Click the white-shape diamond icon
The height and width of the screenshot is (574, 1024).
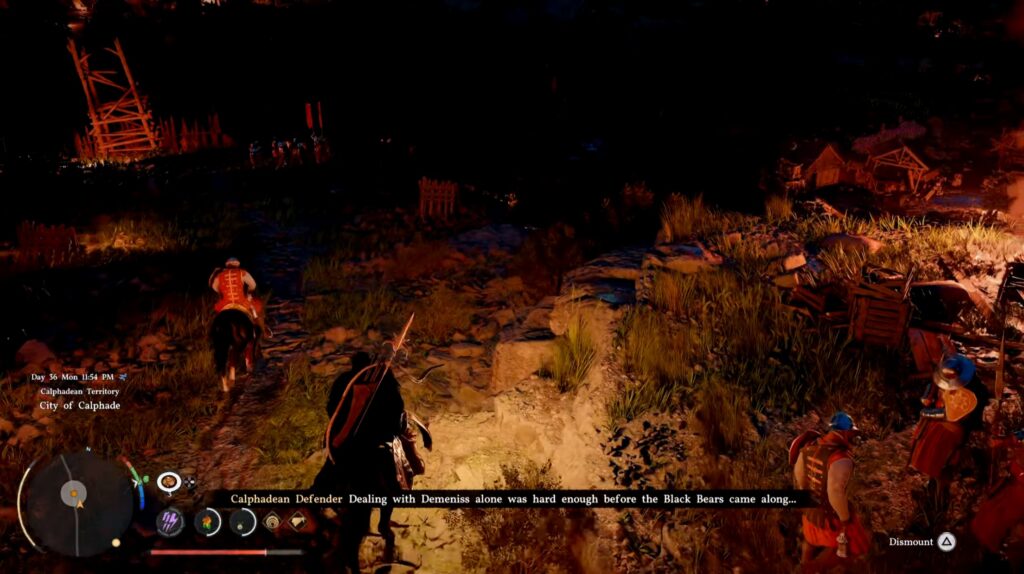coord(298,521)
